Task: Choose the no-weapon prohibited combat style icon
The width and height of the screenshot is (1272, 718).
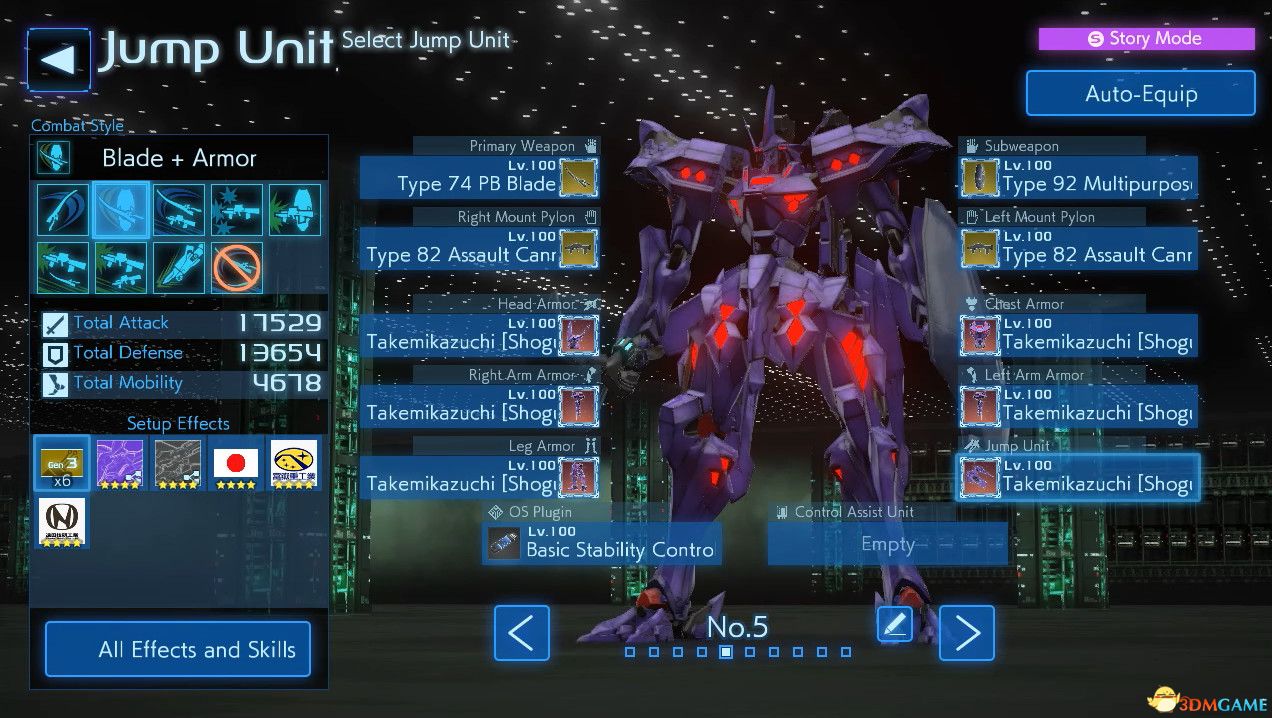Action: 237,268
